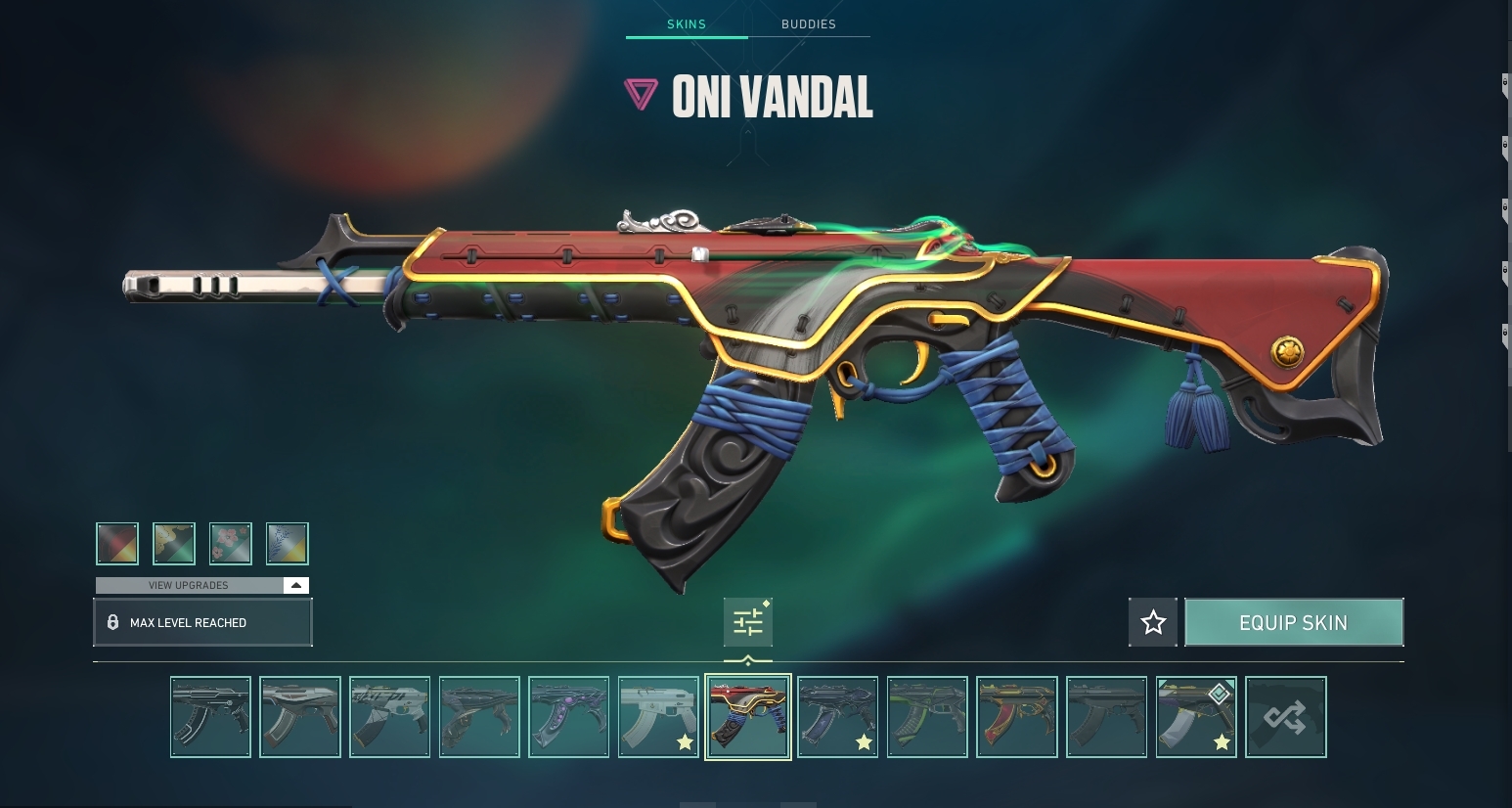The width and height of the screenshot is (1512, 808).
Task: Apply the blue leaf silver variant
Action: [288, 544]
